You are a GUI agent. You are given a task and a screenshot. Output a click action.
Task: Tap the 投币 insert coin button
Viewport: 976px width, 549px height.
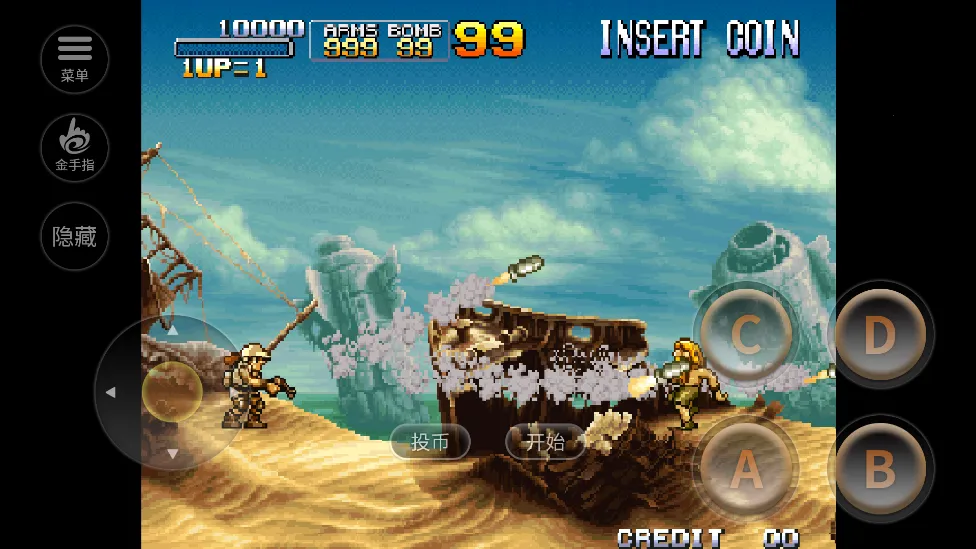point(430,442)
